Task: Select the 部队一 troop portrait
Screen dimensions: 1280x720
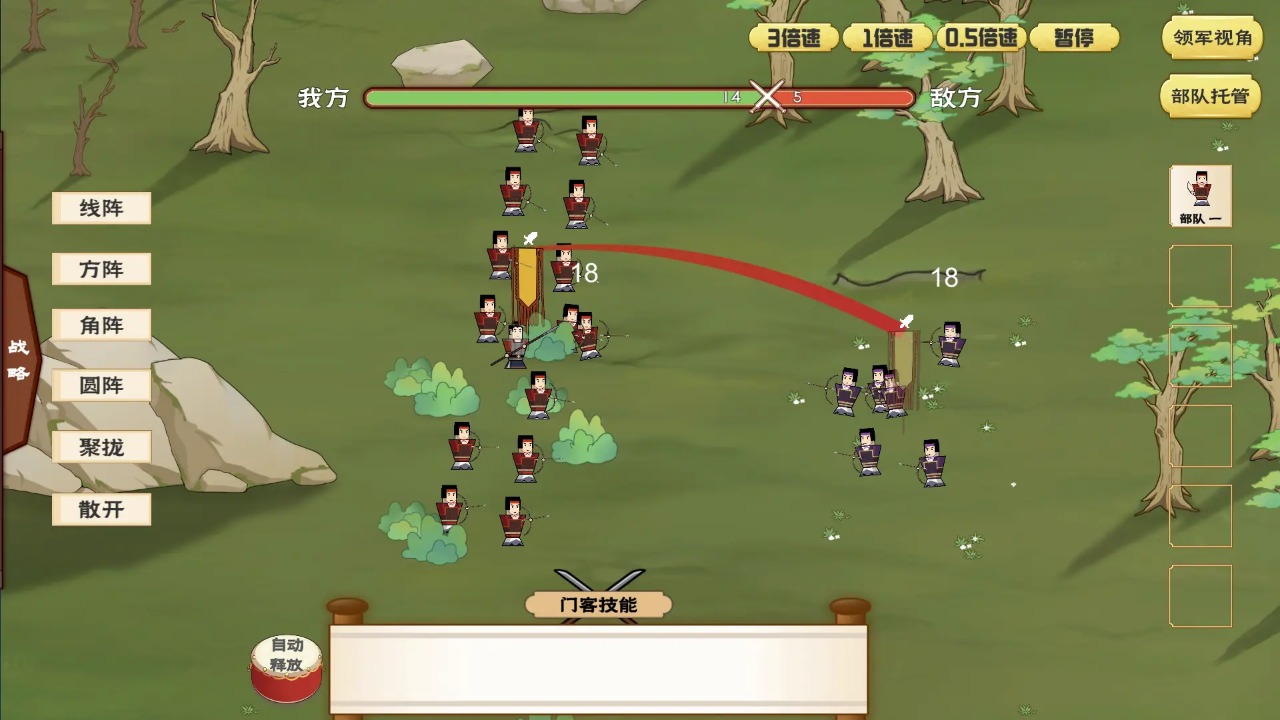Action: coord(1201,196)
